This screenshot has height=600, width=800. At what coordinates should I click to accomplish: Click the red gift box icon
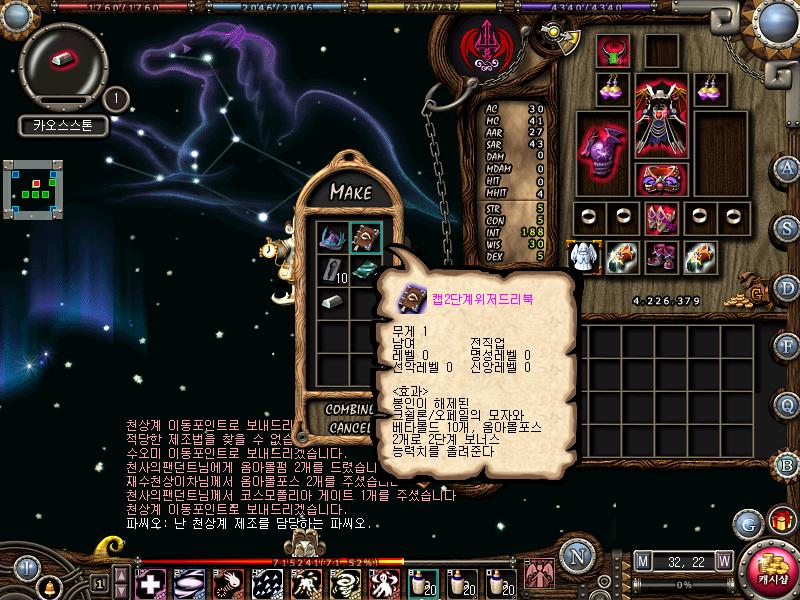point(780,520)
